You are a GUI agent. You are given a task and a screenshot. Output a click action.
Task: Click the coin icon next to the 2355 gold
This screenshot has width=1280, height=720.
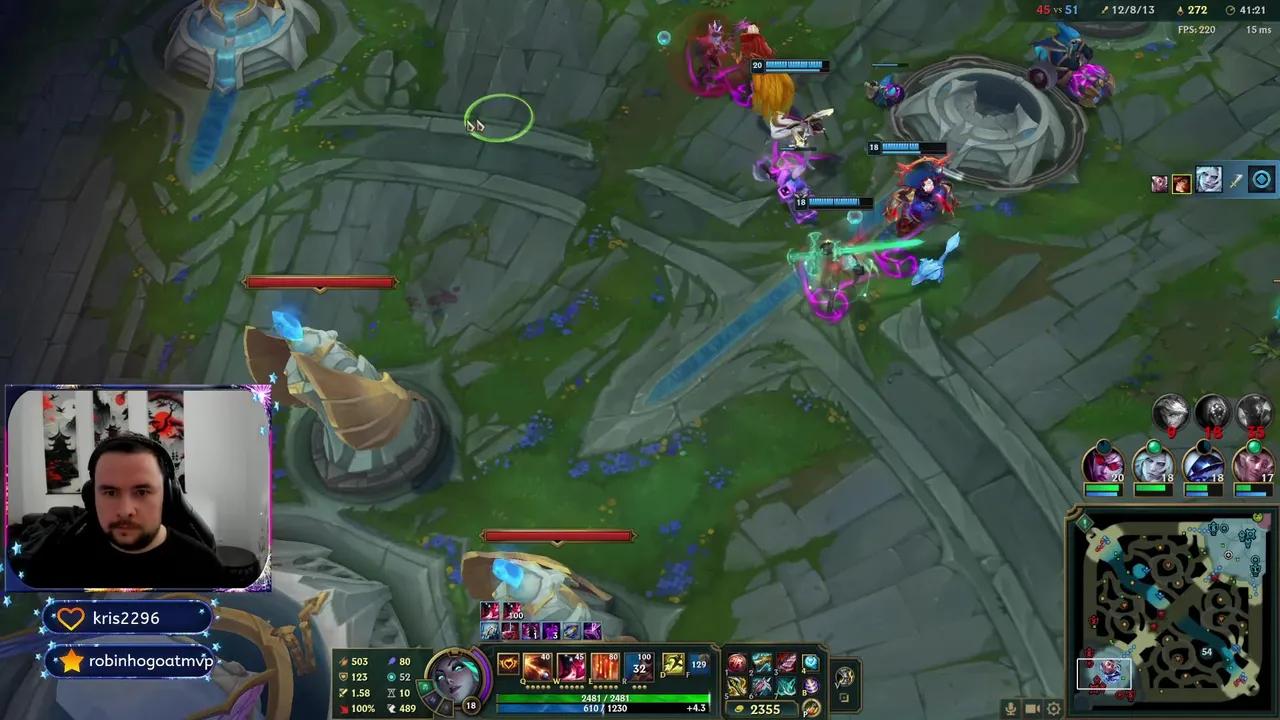point(741,707)
